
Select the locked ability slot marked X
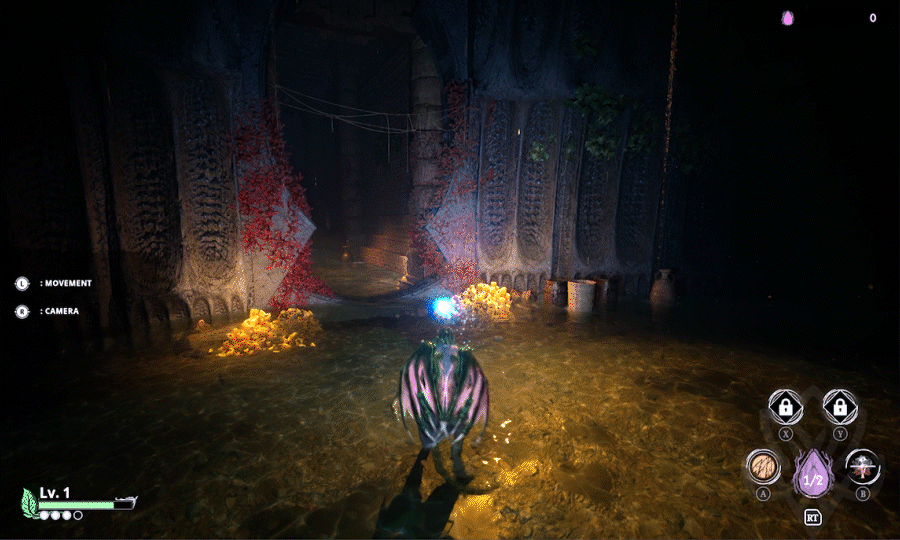point(786,407)
